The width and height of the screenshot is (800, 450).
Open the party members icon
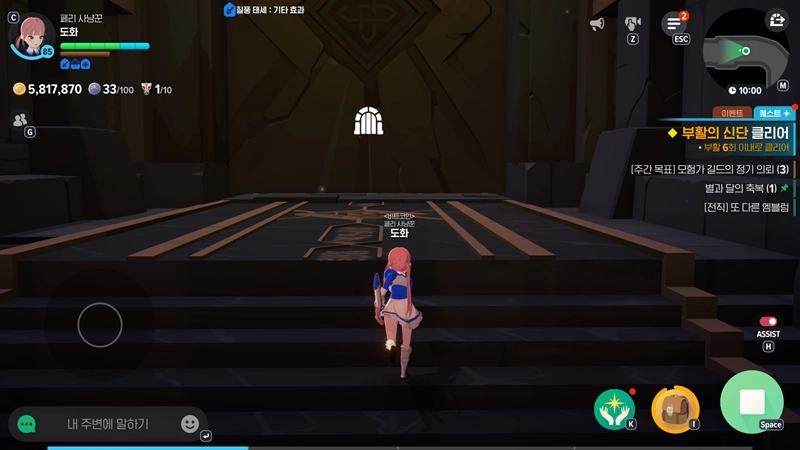[20, 120]
